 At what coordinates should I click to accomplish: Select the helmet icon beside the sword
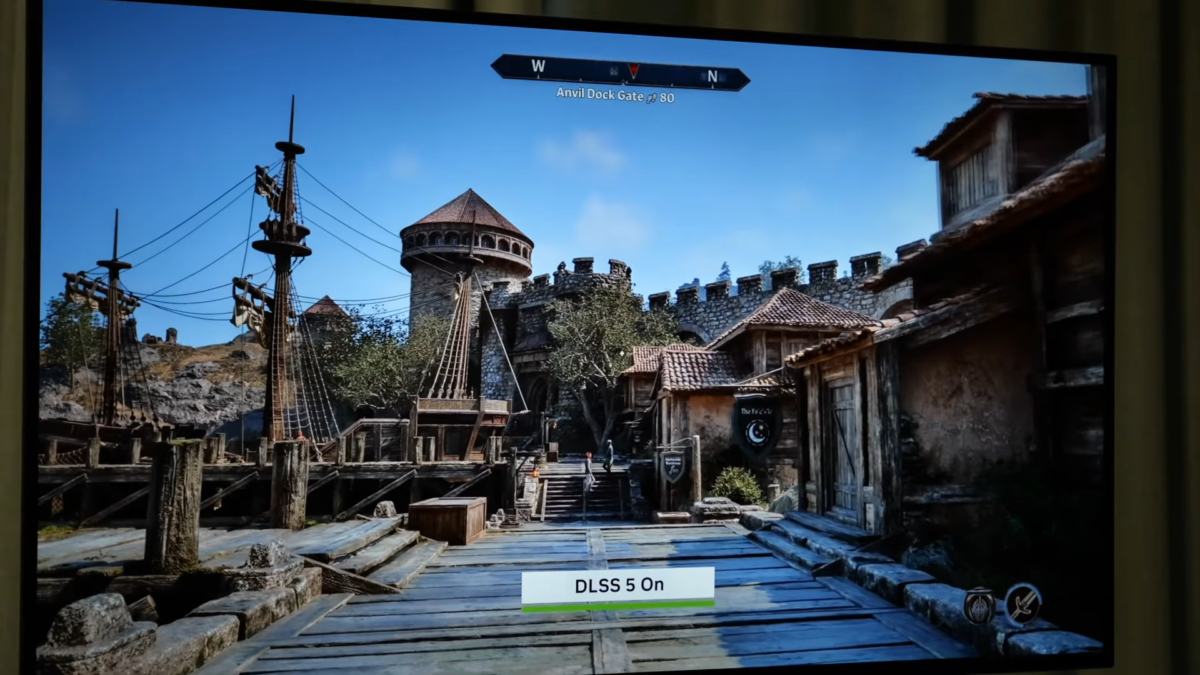[979, 605]
